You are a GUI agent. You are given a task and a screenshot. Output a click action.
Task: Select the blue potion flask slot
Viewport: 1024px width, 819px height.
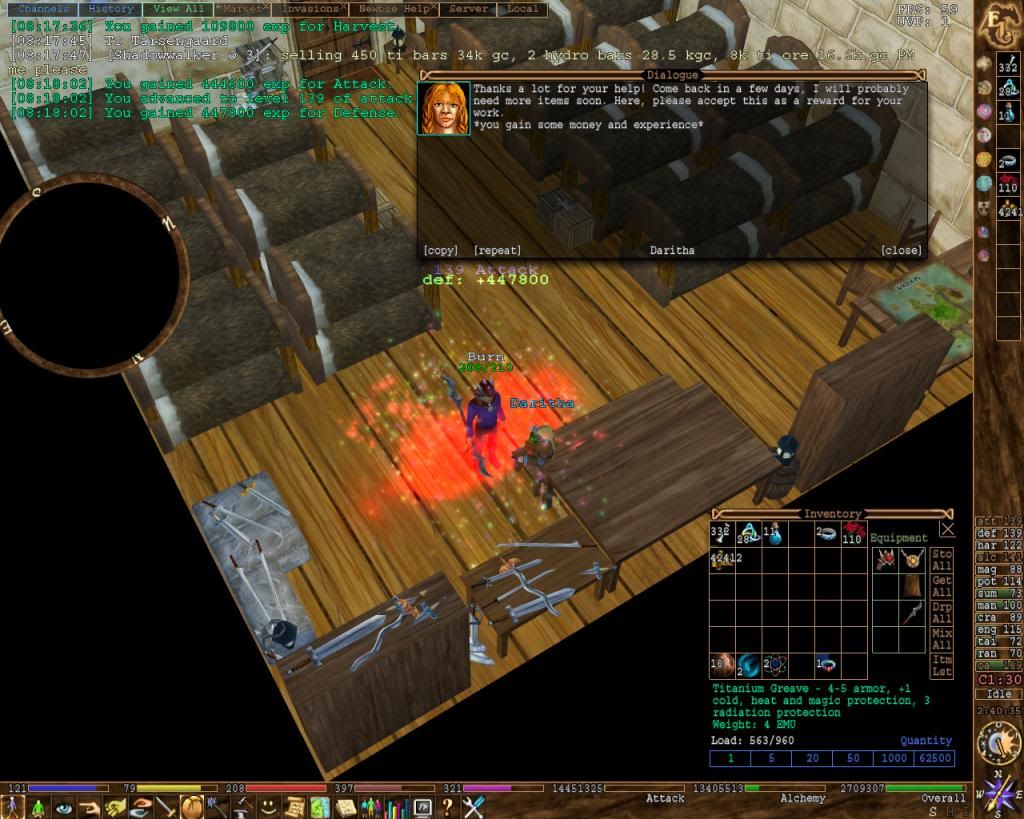(773, 534)
